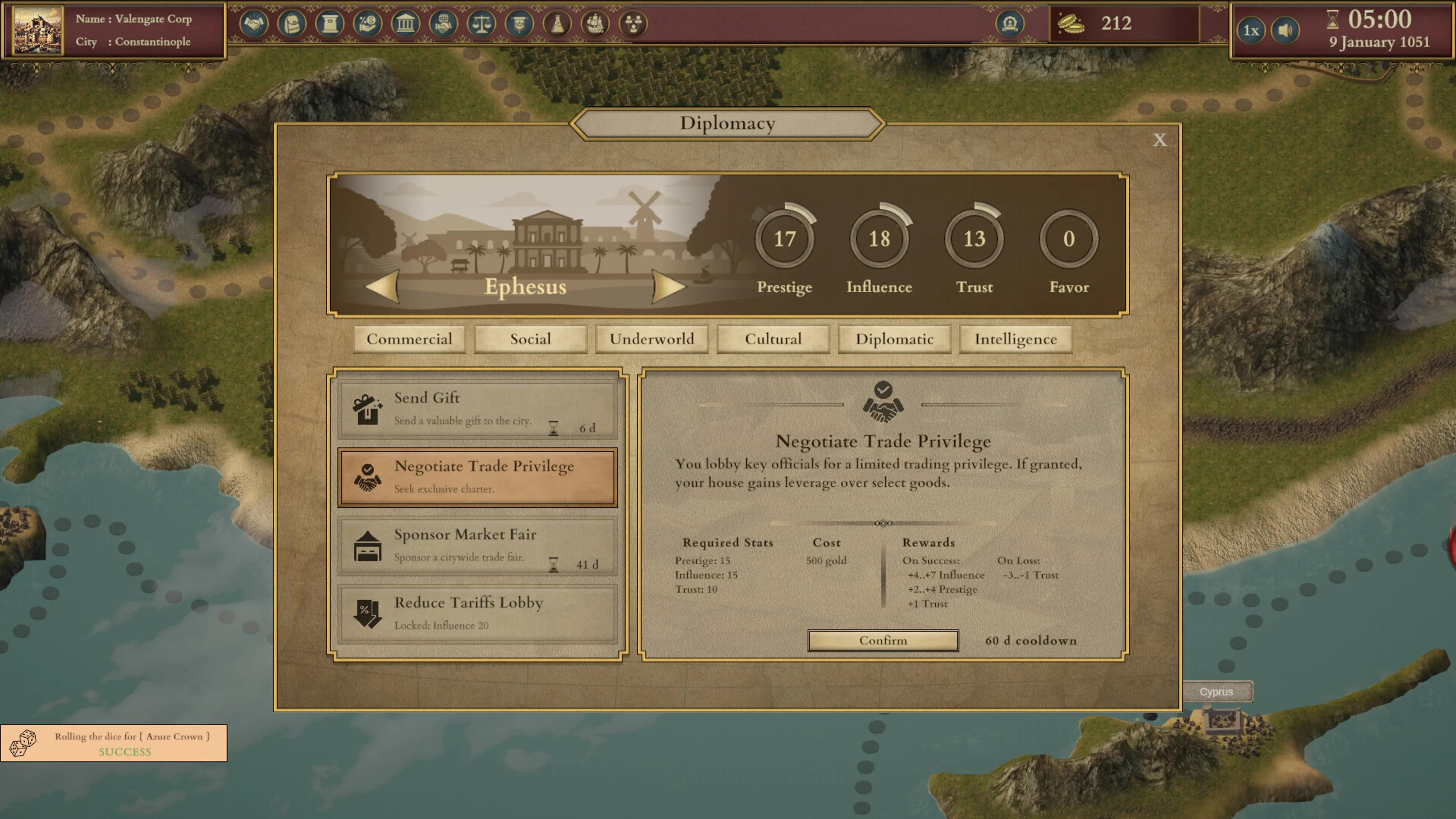Open the Social tab
This screenshot has height=819, width=1456.
coord(530,339)
